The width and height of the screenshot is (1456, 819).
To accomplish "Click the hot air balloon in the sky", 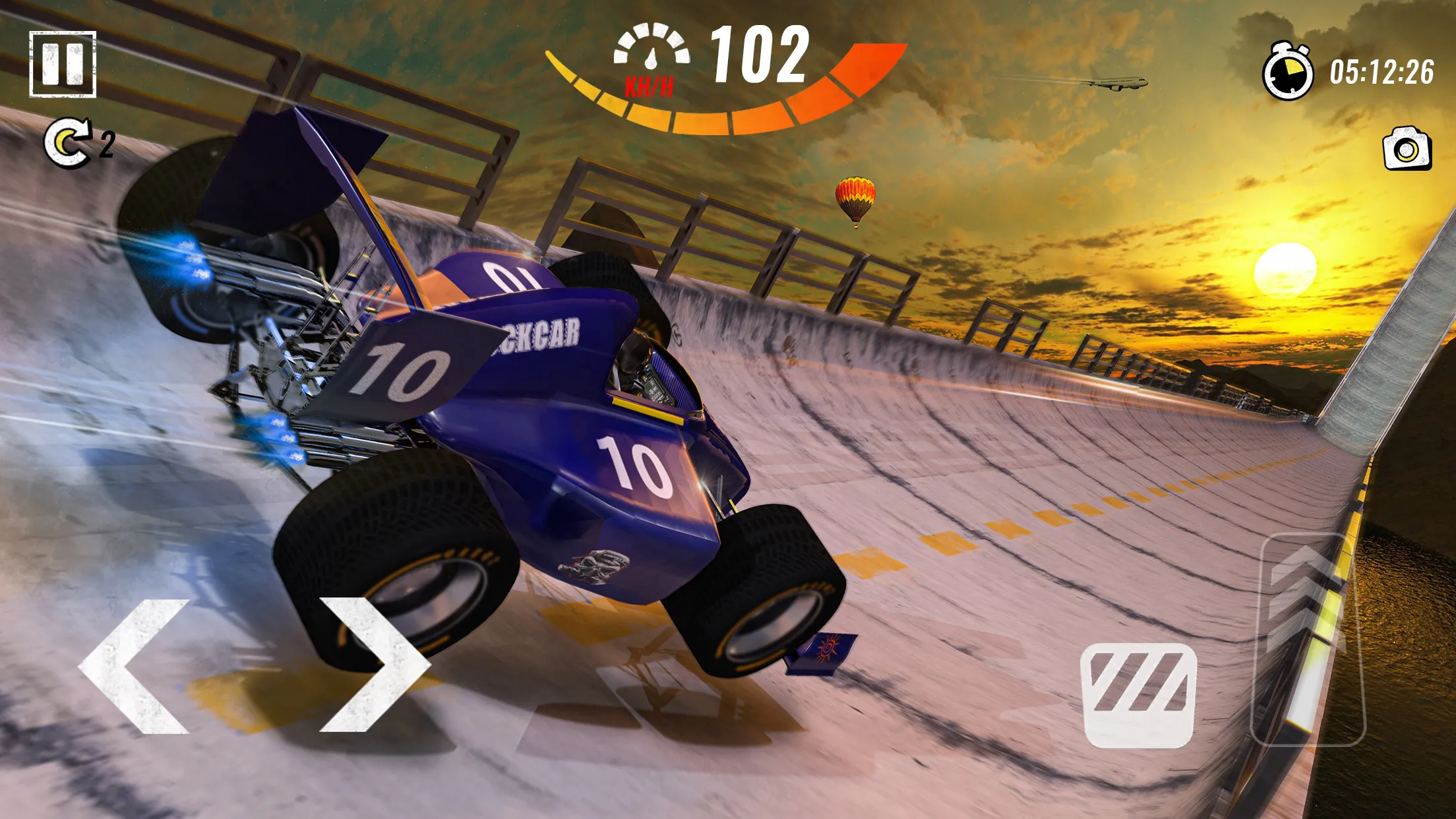I will 854,197.
